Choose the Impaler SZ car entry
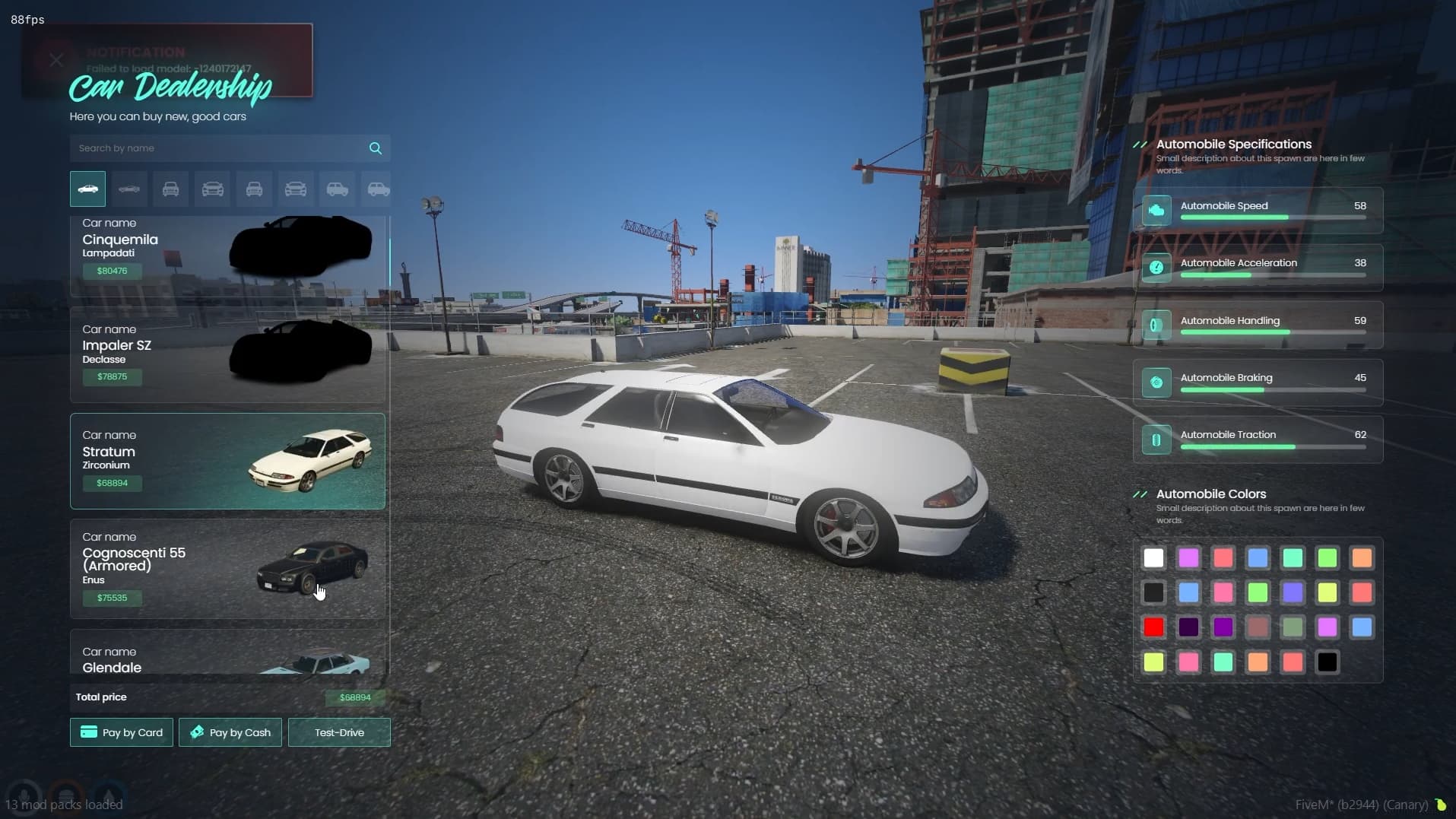Viewport: 1456px width, 819px height. [227, 354]
